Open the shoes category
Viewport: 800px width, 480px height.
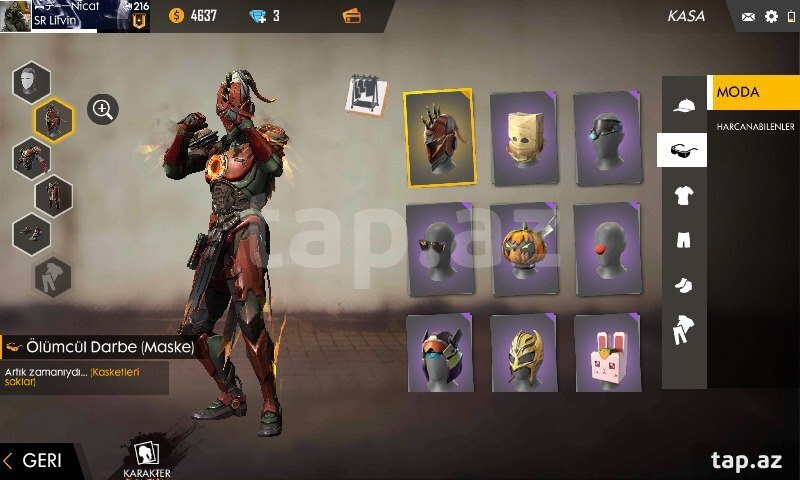(683, 286)
